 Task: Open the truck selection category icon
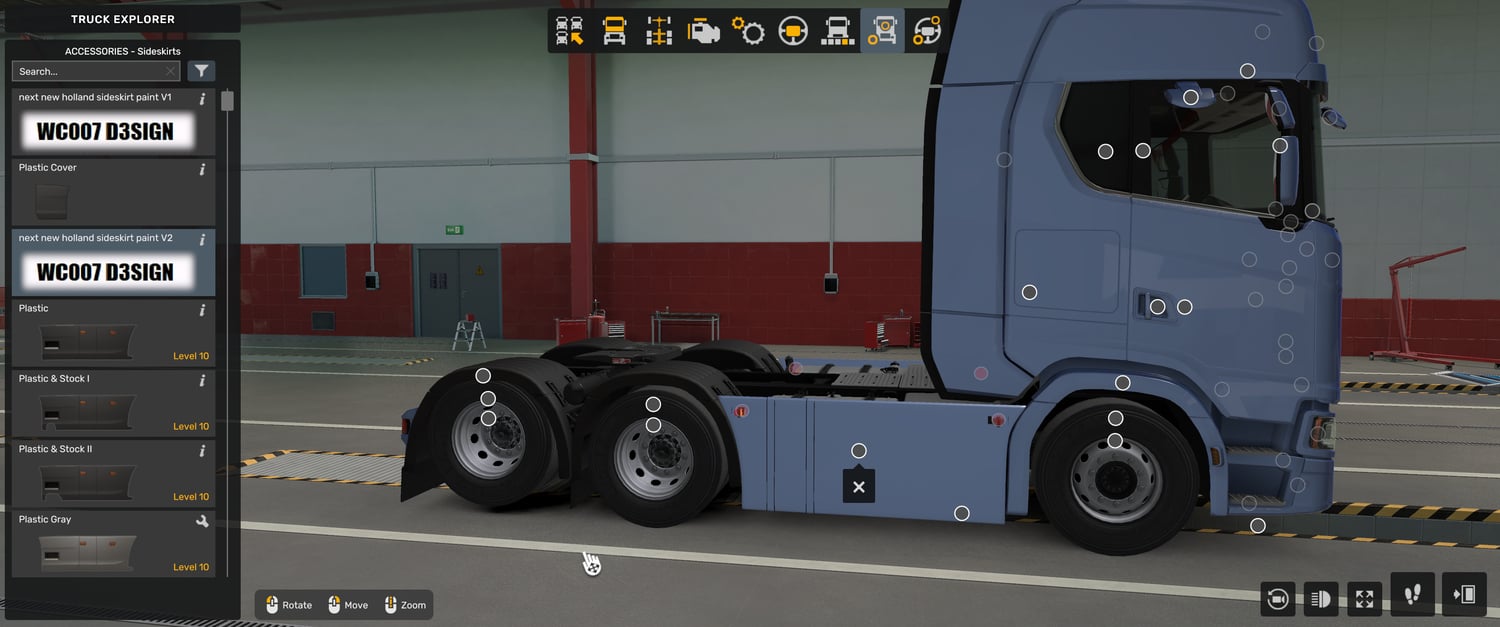click(x=569, y=31)
